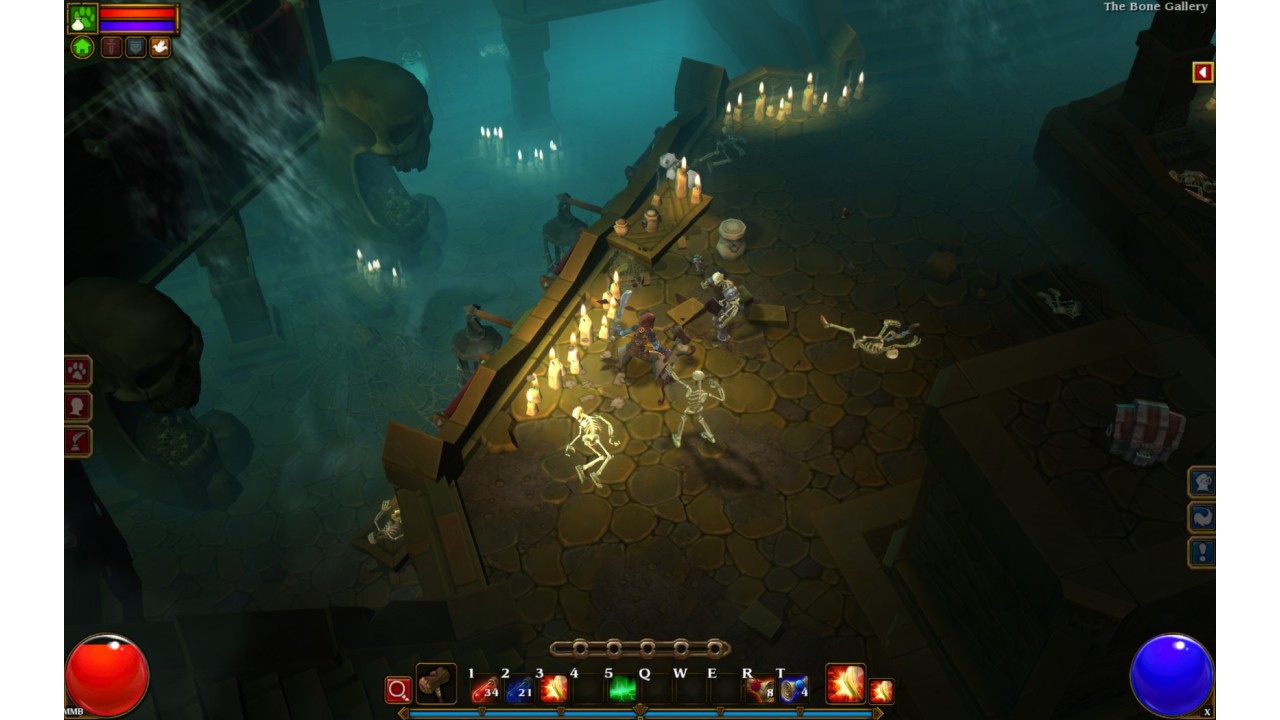The height and width of the screenshot is (720, 1280).
Task: Expand the minimap with the red arrow
Action: point(1202,72)
